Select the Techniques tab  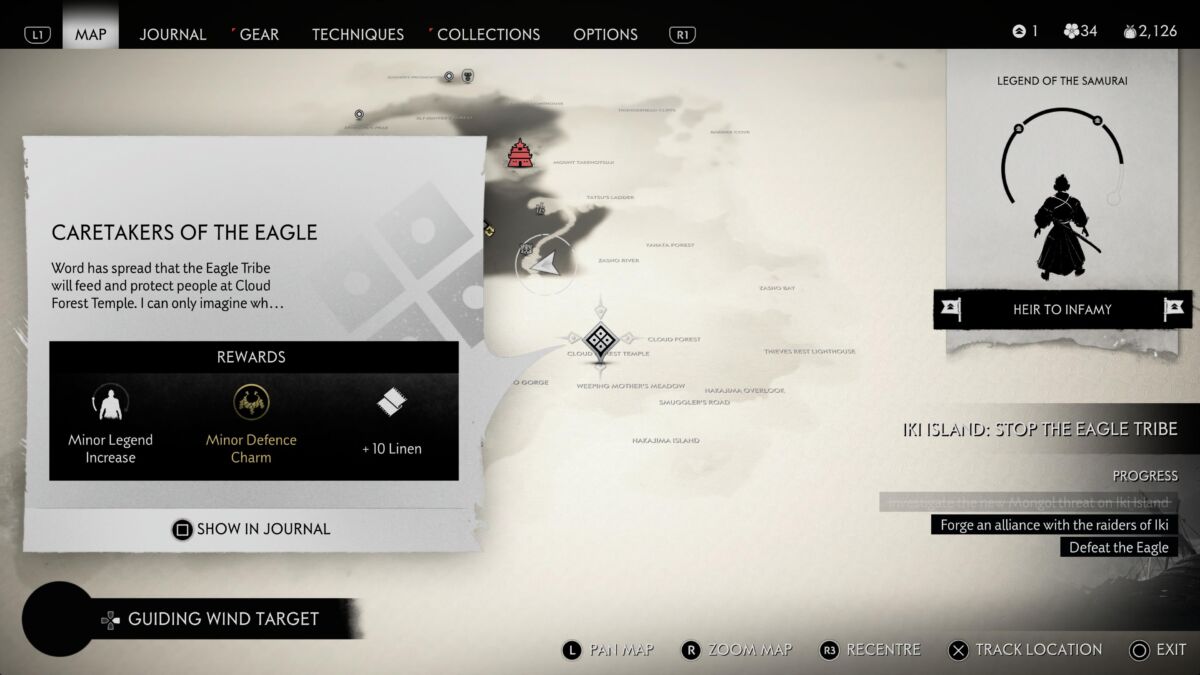357,34
